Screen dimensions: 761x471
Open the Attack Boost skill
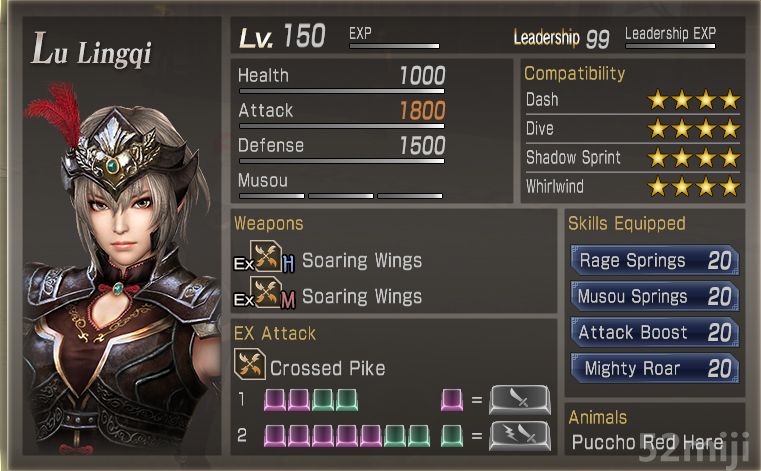[x=654, y=333]
